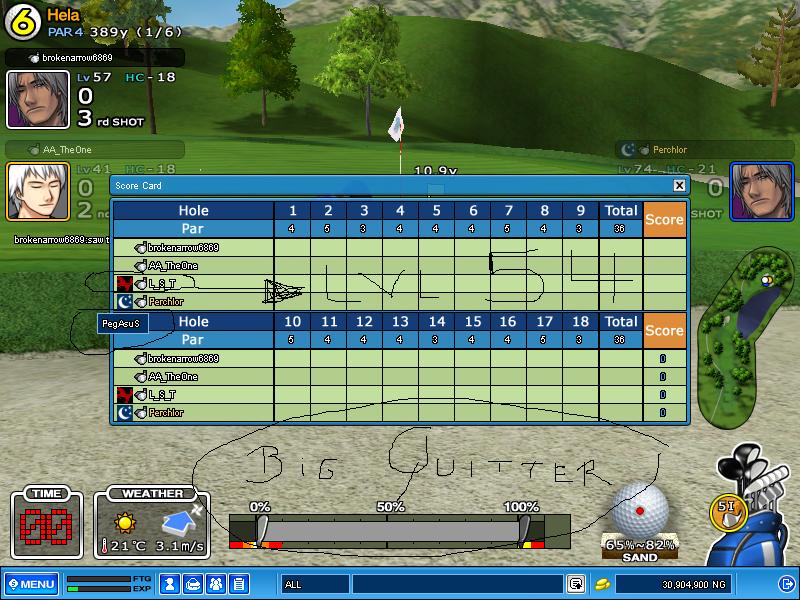Image resolution: width=800 pixels, height=600 pixels.
Task: Close the Score Card window
Action: 679,185
